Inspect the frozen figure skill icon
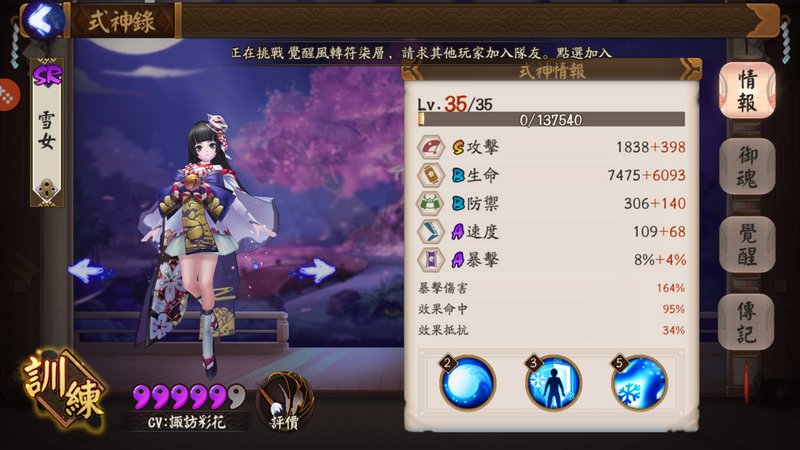Viewport: 800px width, 450px height. click(553, 382)
